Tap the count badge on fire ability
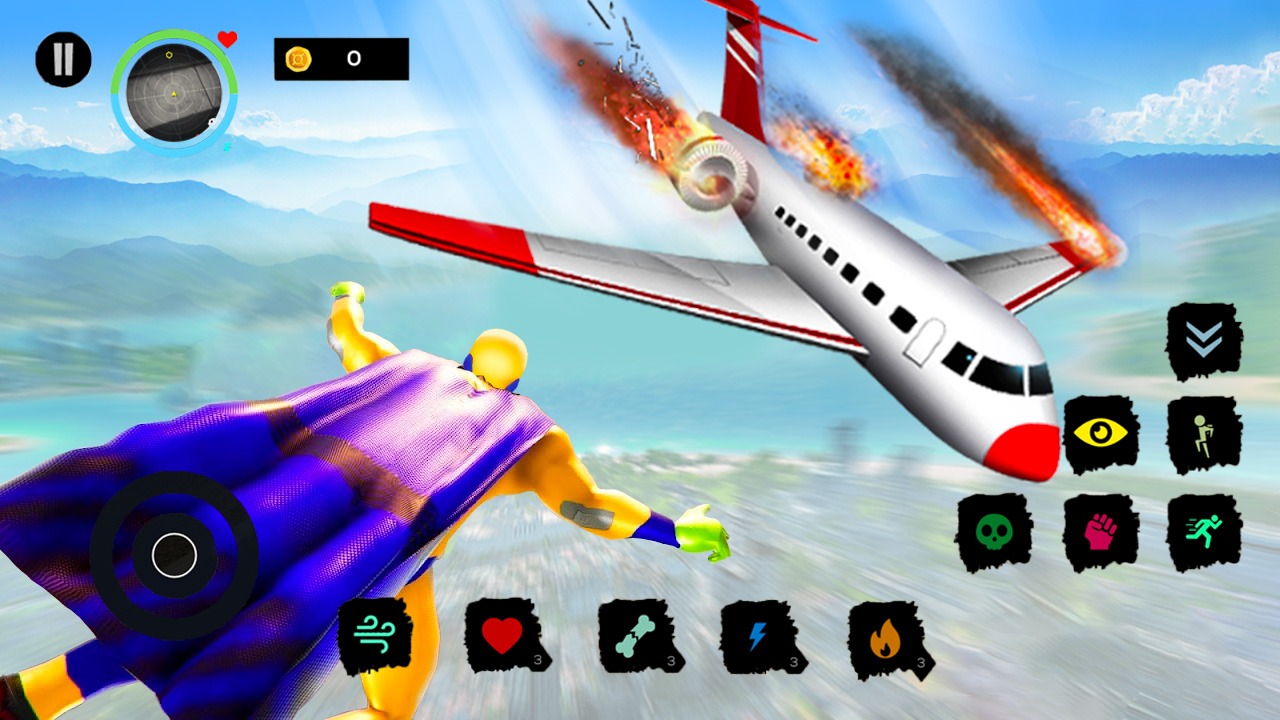The width and height of the screenshot is (1280, 720). 921,661
